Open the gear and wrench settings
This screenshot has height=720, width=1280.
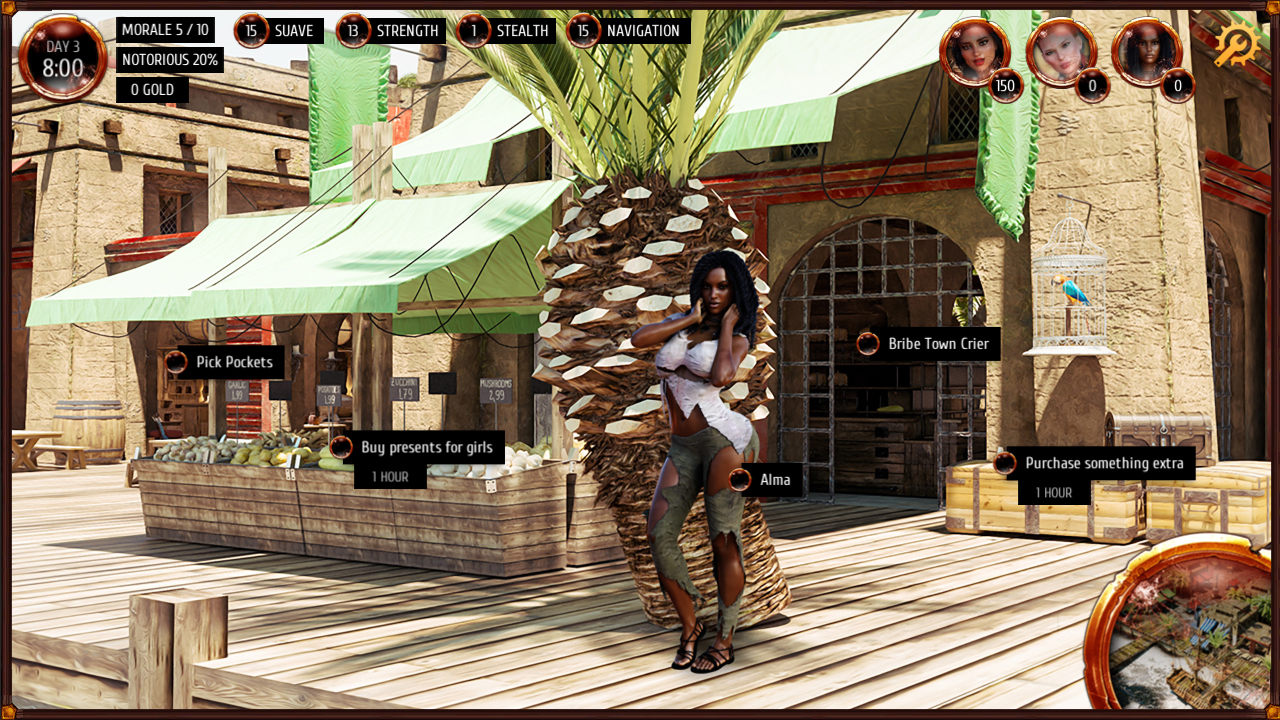[x=1236, y=45]
